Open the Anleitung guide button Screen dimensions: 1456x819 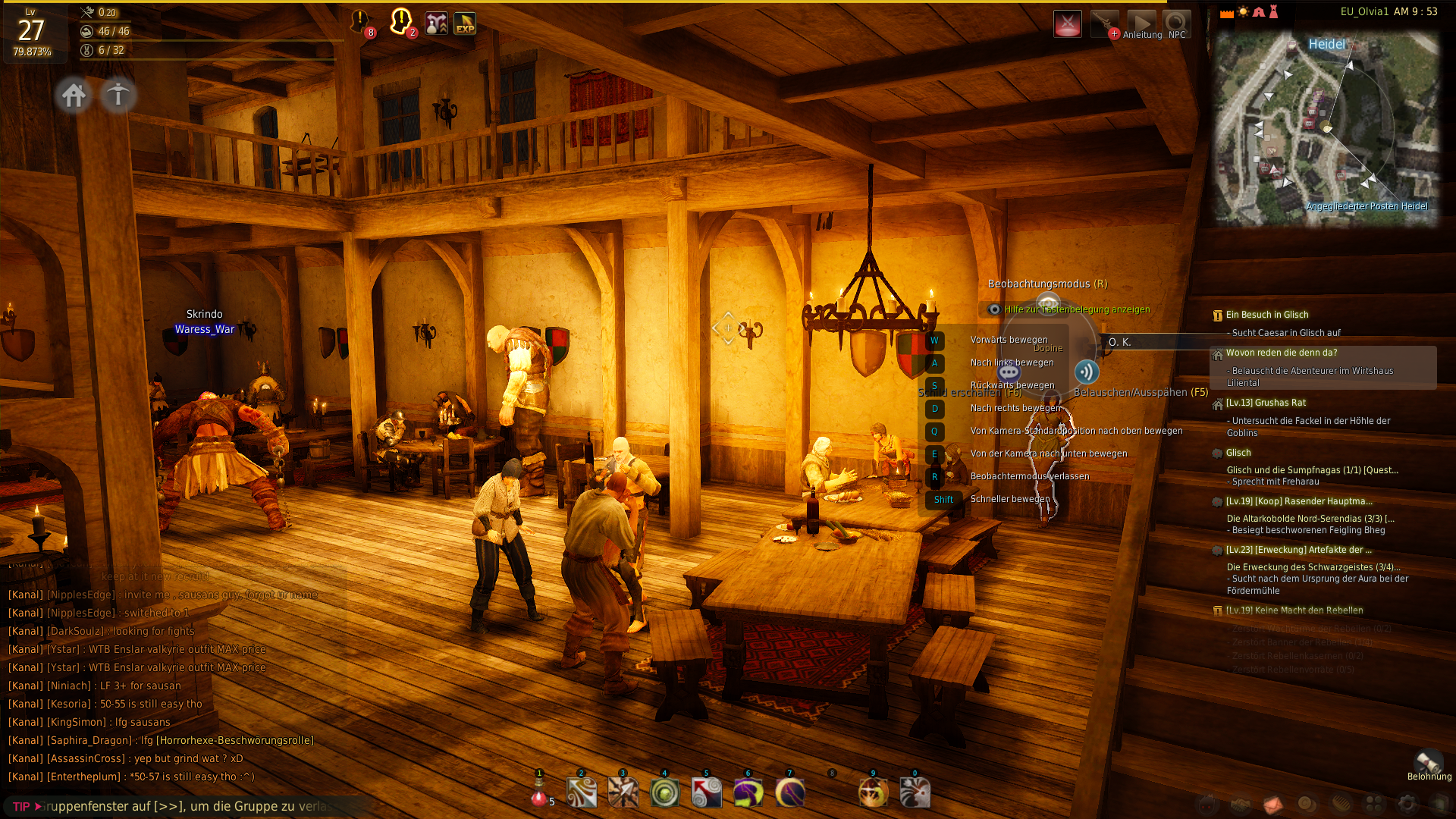point(1141,24)
